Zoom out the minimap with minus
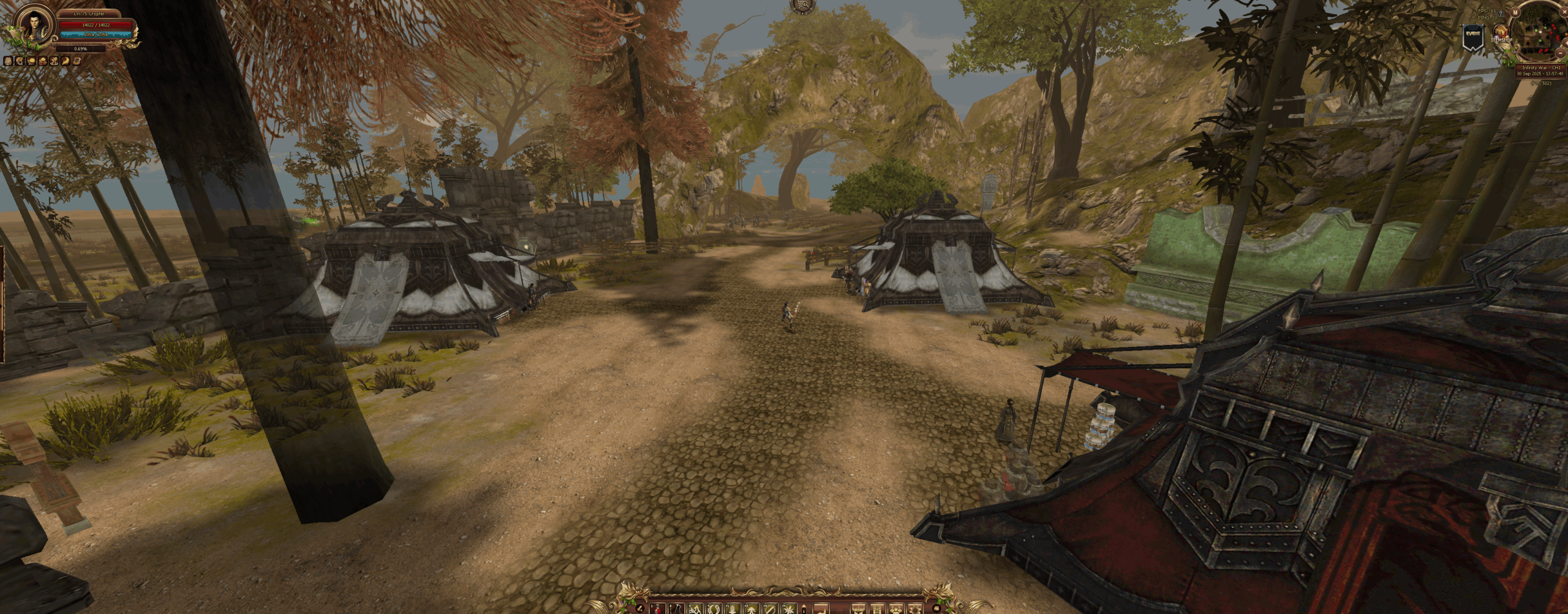Viewport: 1568px width, 614px height. (1561, 53)
